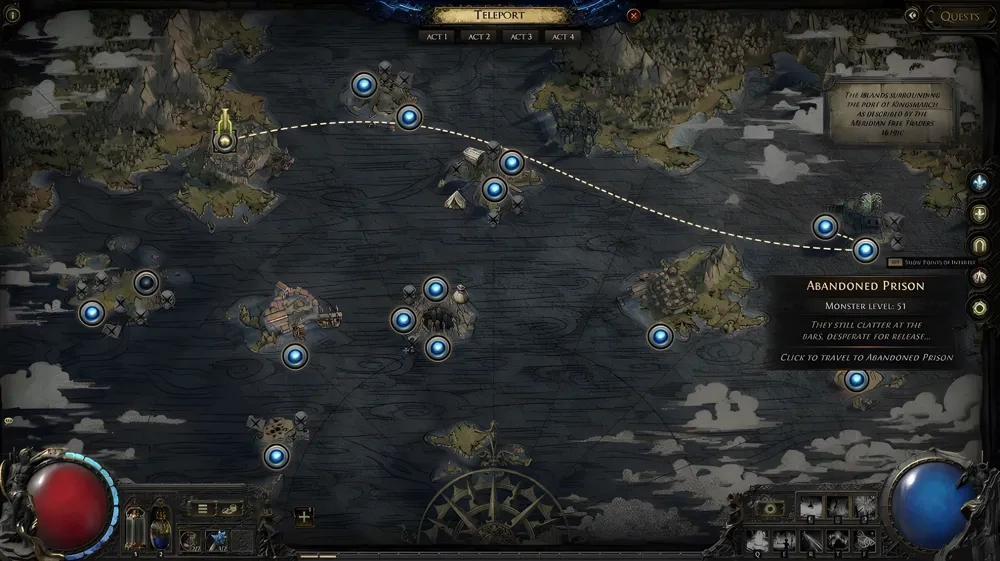Screen dimensions: 1000x561
Task: Open the Quests panel
Action: pyautogui.click(x=960, y=16)
